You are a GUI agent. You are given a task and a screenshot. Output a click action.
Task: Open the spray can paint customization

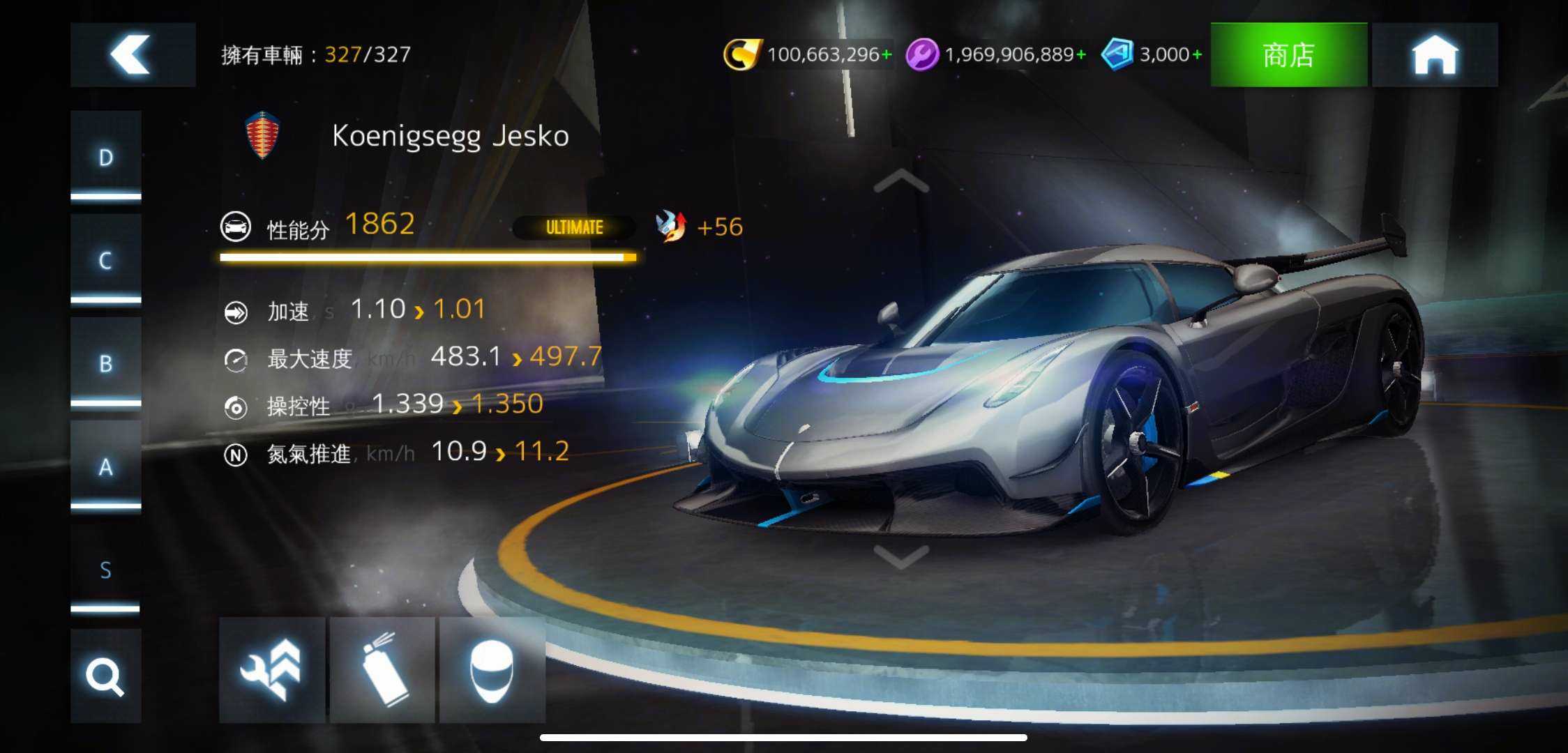click(x=382, y=670)
